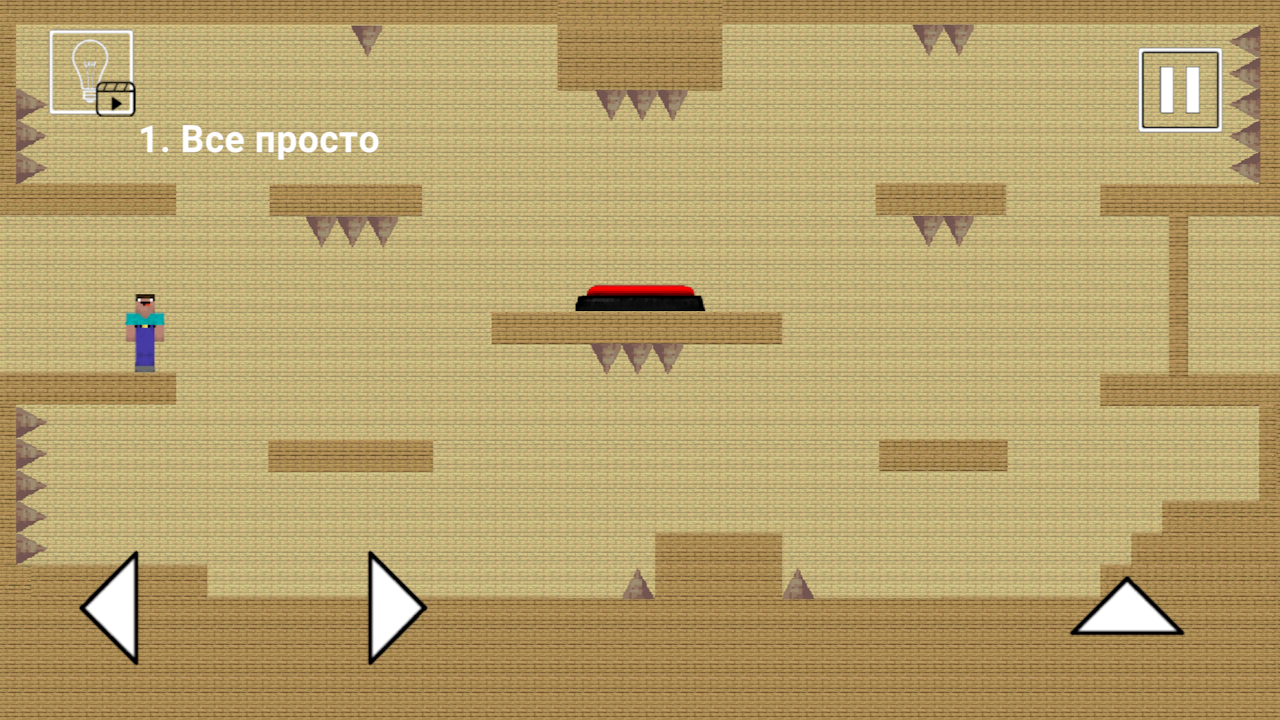This screenshot has width=1280, height=720.
Task: Click the level title '1. Все просто'
Action: pyautogui.click(x=258, y=139)
